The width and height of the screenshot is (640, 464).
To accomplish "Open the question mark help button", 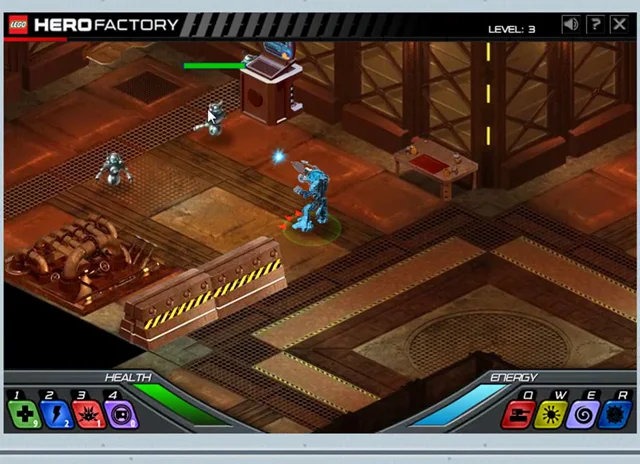I will 595,24.
